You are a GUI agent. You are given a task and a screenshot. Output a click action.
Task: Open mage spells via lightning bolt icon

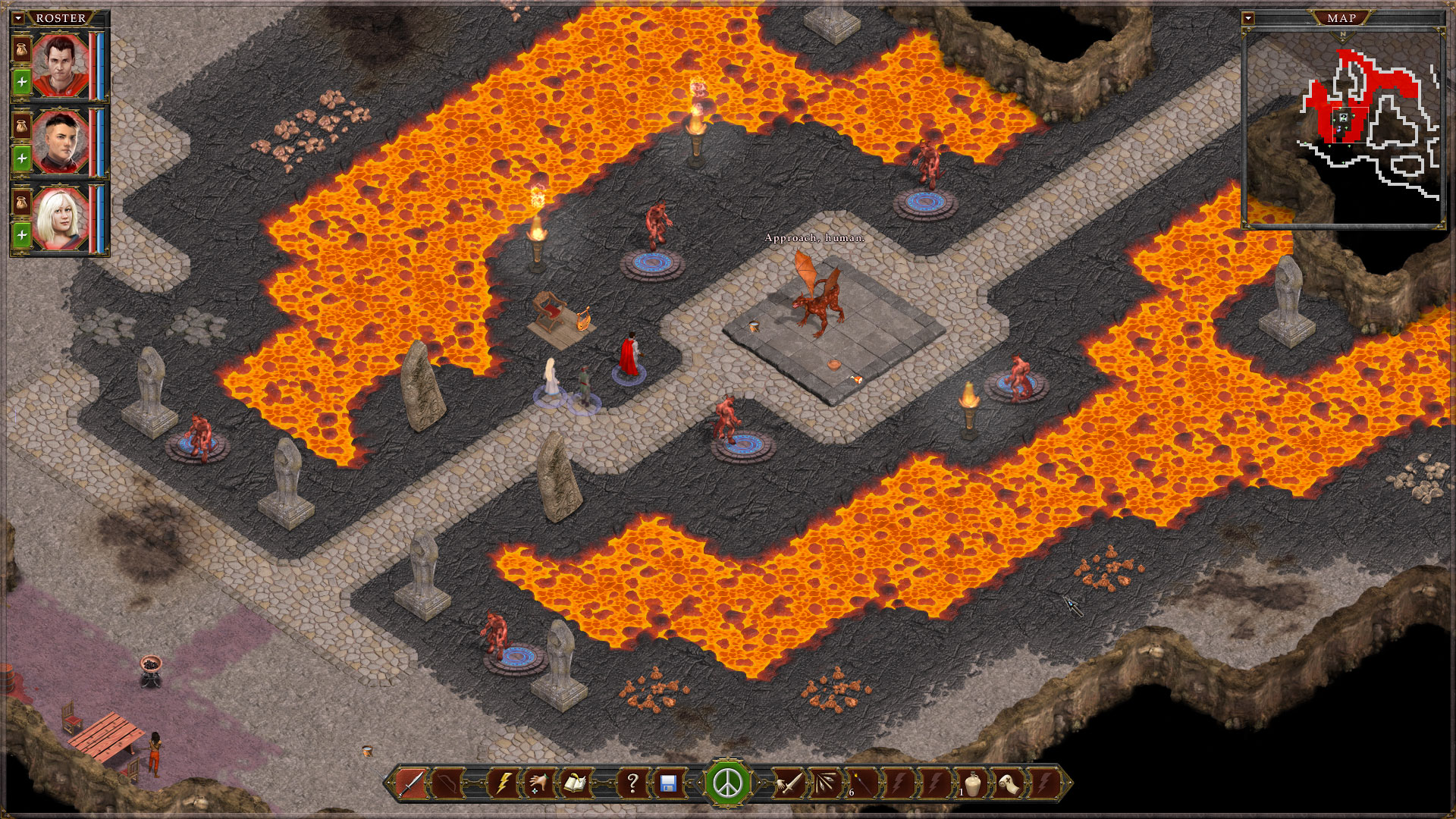504,783
